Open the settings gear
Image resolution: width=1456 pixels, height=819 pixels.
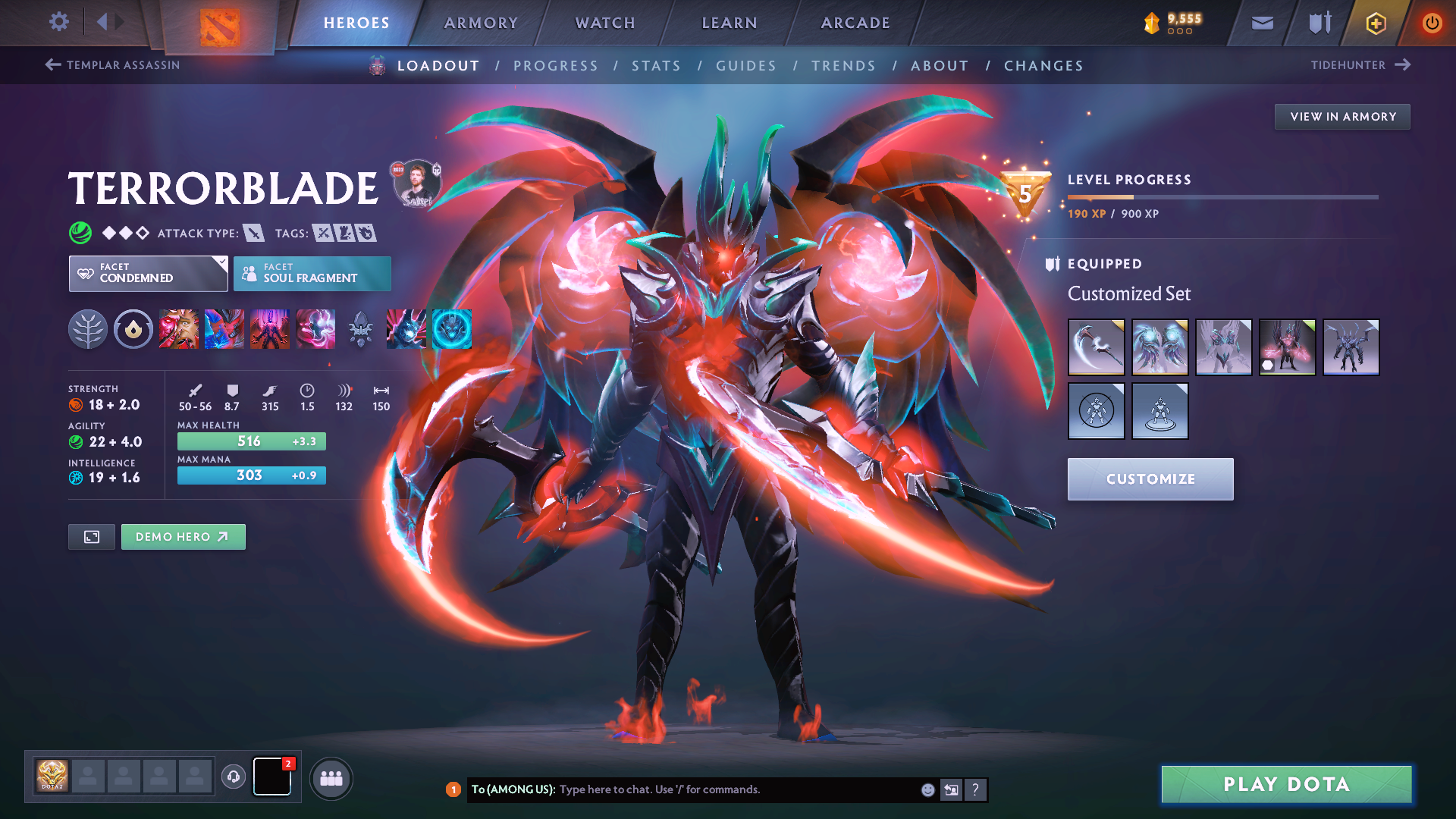pyautogui.click(x=58, y=22)
